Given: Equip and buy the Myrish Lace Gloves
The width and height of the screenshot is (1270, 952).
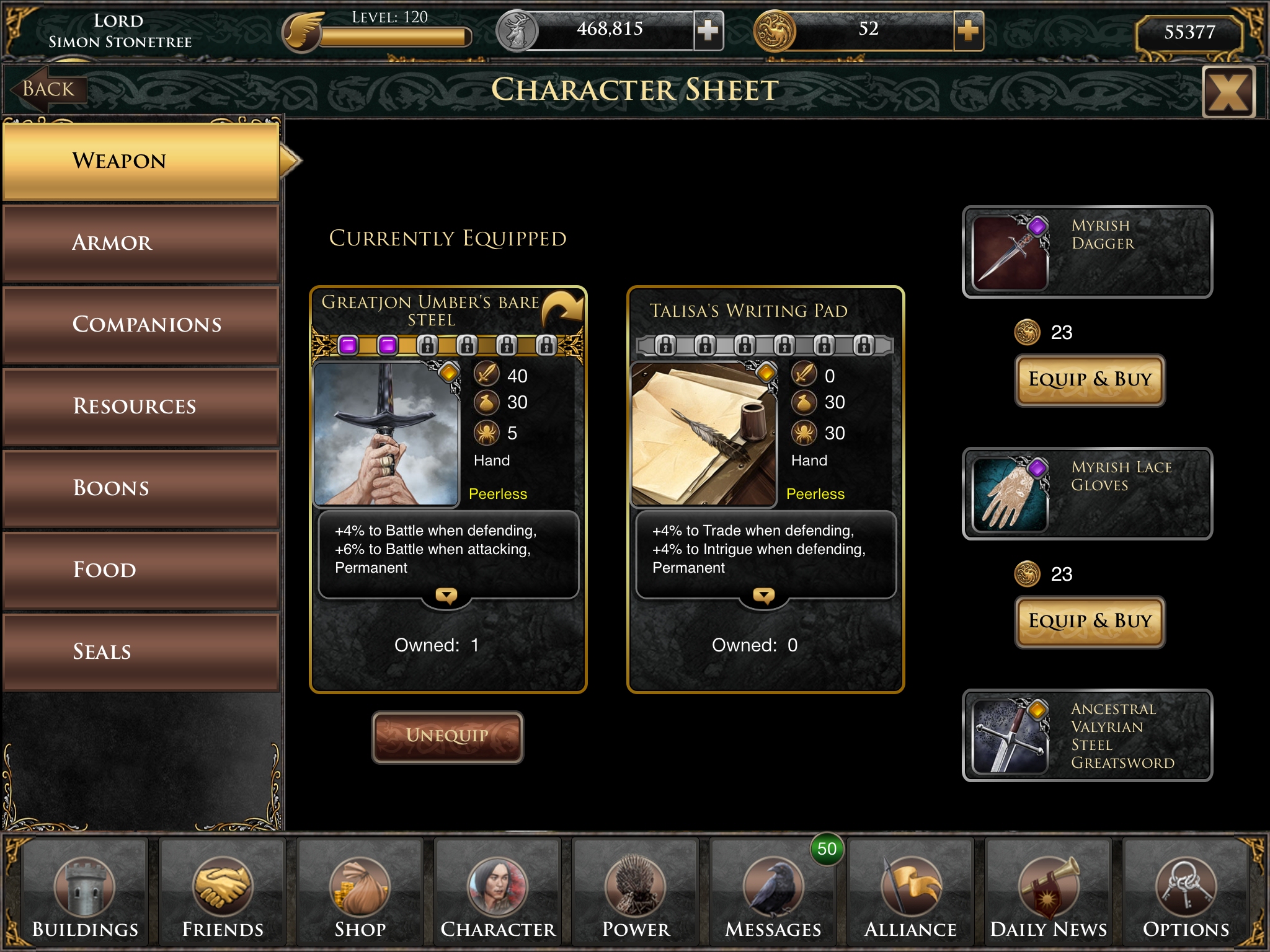Looking at the screenshot, I should (1090, 621).
